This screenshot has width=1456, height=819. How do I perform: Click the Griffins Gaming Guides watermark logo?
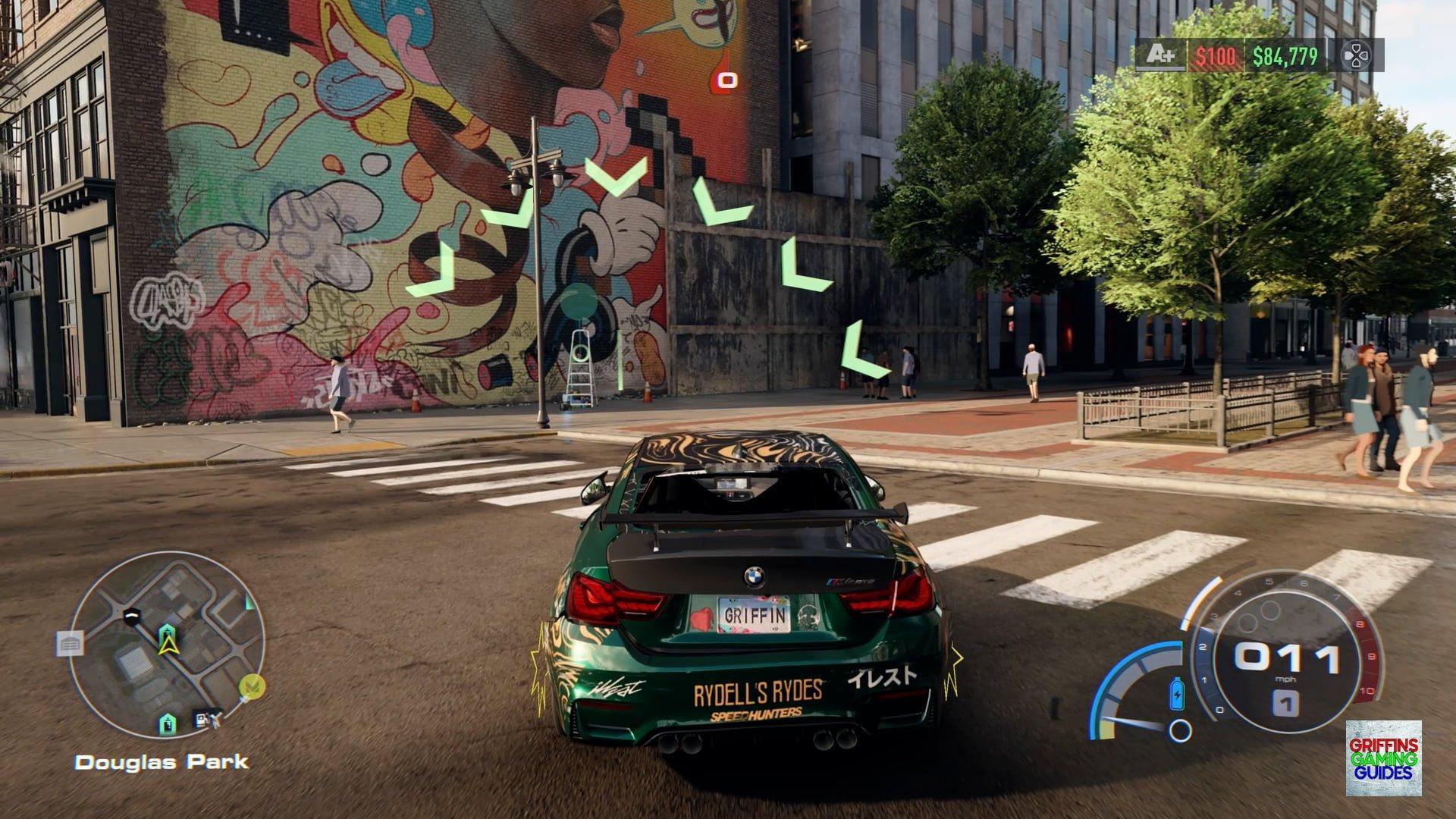(x=1383, y=758)
